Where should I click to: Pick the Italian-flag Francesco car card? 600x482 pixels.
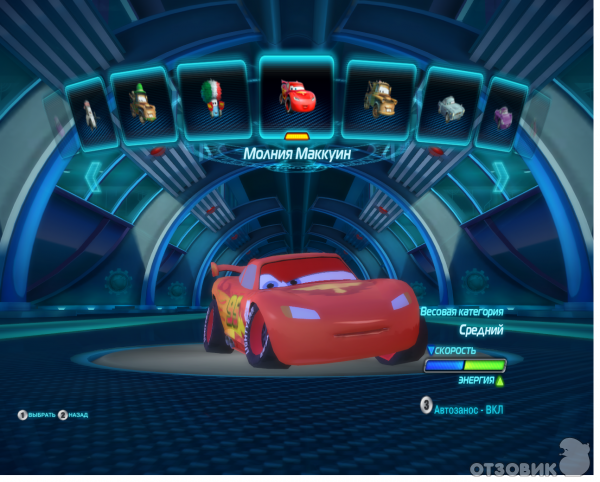(x=213, y=99)
